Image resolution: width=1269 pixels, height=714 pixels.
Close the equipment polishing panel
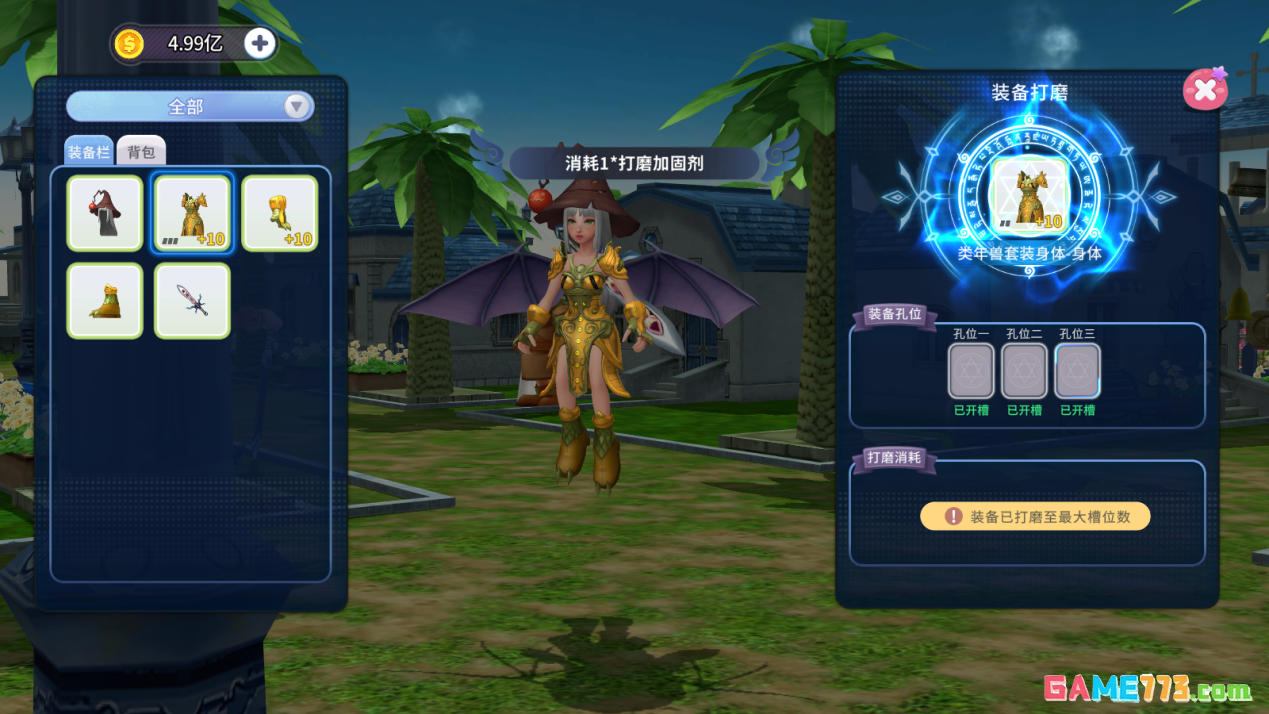click(x=1204, y=90)
